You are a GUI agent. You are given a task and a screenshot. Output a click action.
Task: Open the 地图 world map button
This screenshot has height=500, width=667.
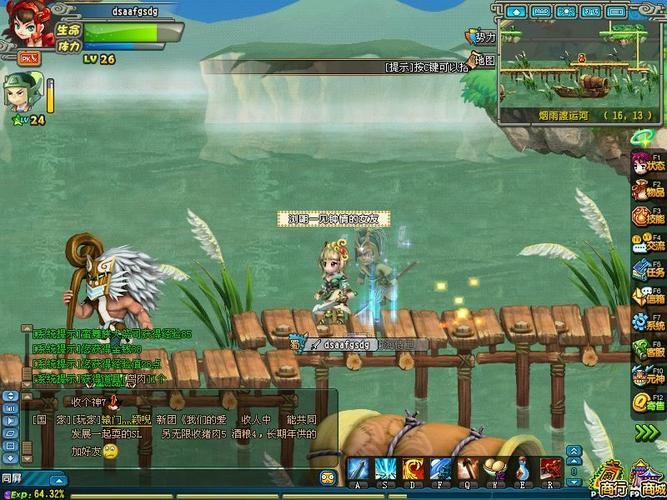(482, 61)
